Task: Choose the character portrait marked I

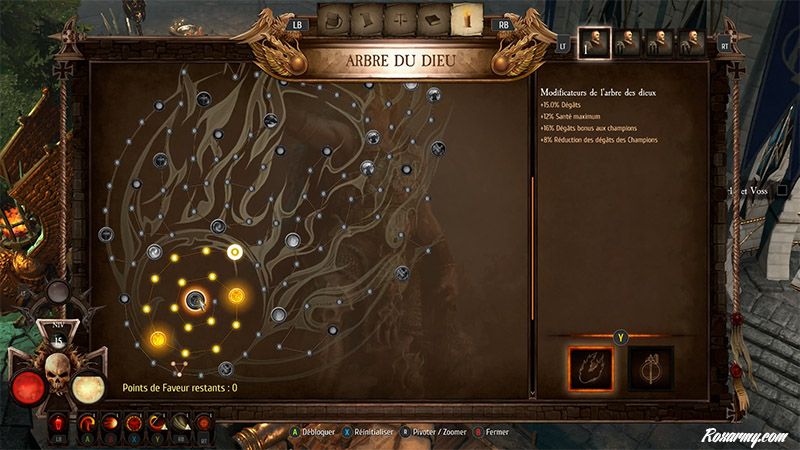Action: 593,41
